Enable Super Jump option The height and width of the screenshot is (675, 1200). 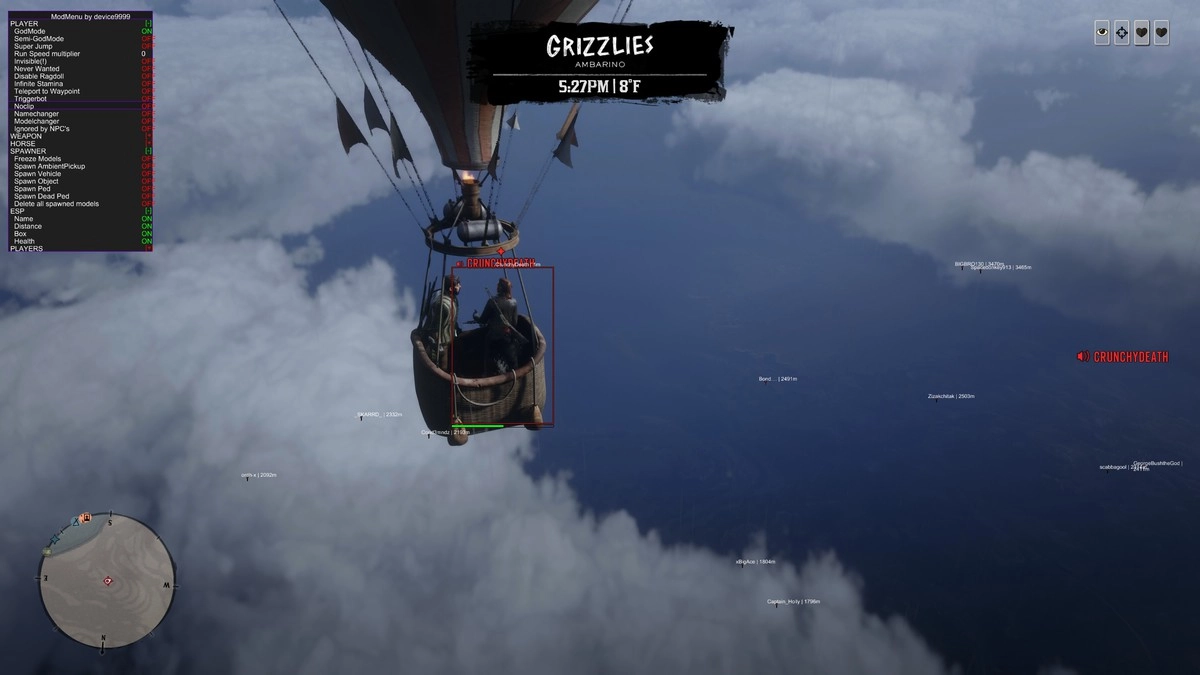pos(33,46)
